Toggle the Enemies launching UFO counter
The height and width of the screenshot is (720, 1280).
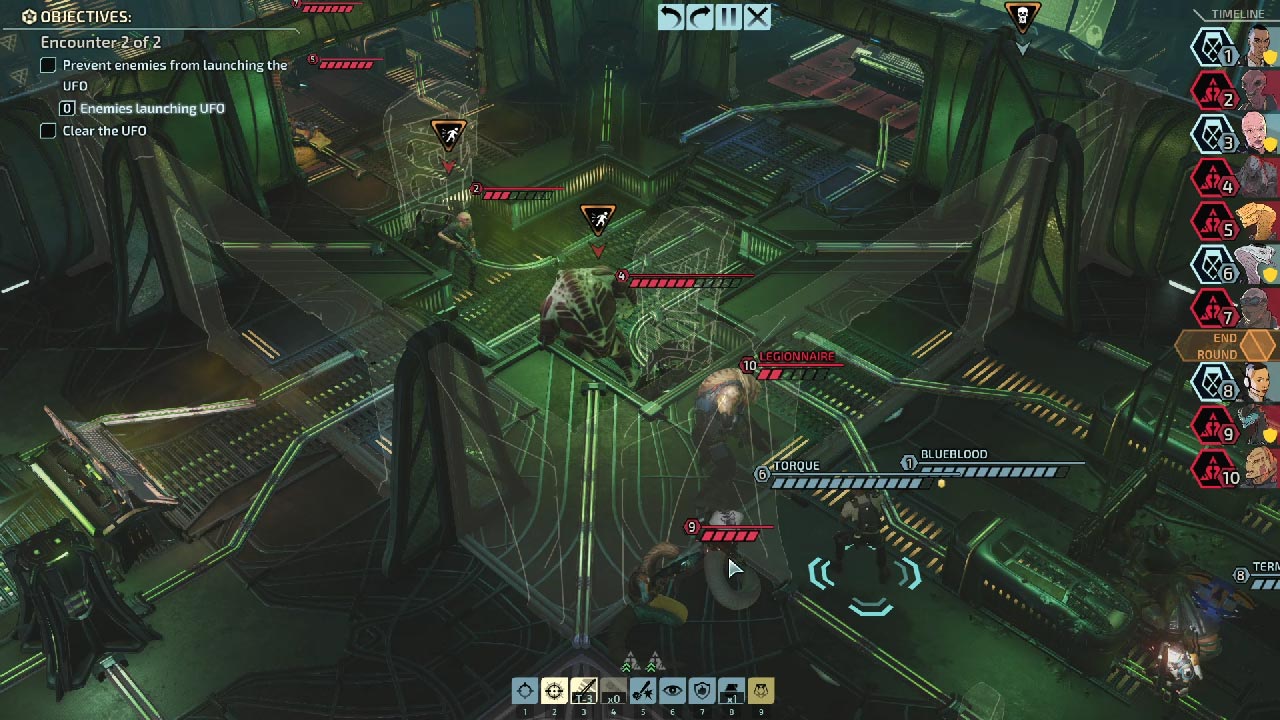[x=68, y=108]
